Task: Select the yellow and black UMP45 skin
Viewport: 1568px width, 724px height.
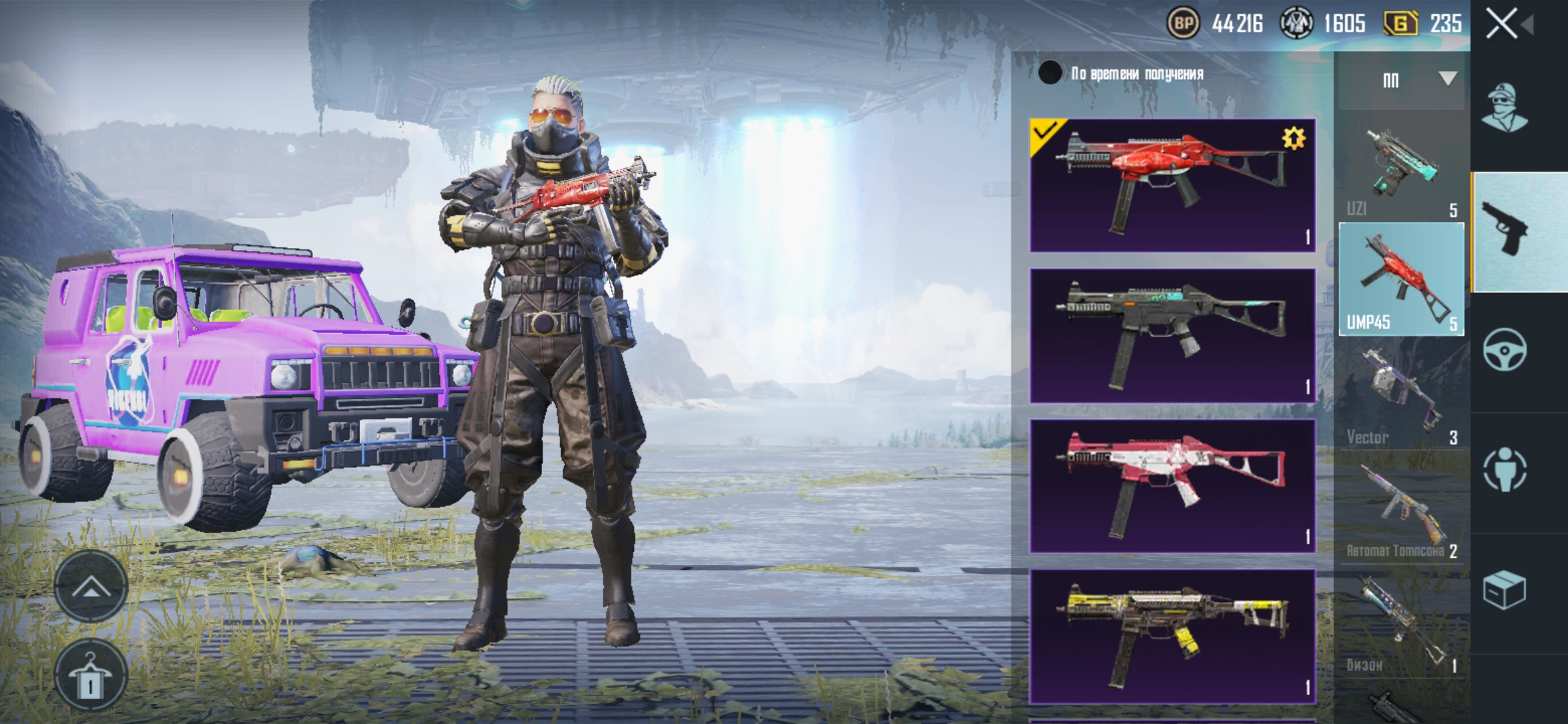Action: (x=1172, y=636)
